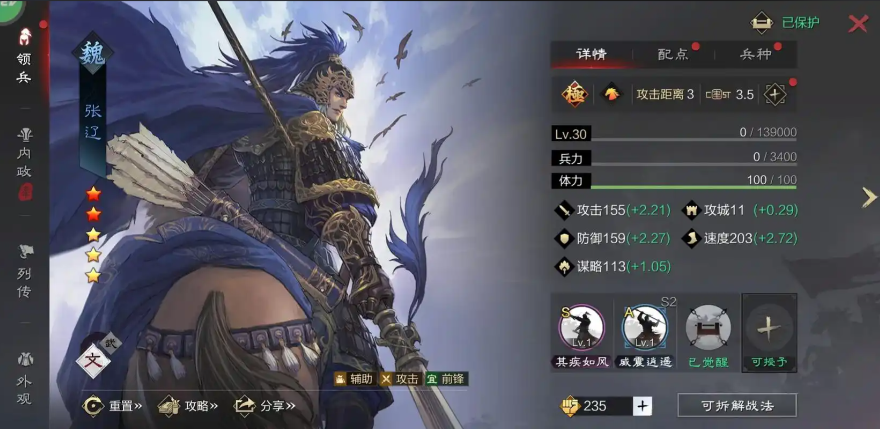880x429 pixels.
Task: Open the 配点 tab
Action: [672, 54]
